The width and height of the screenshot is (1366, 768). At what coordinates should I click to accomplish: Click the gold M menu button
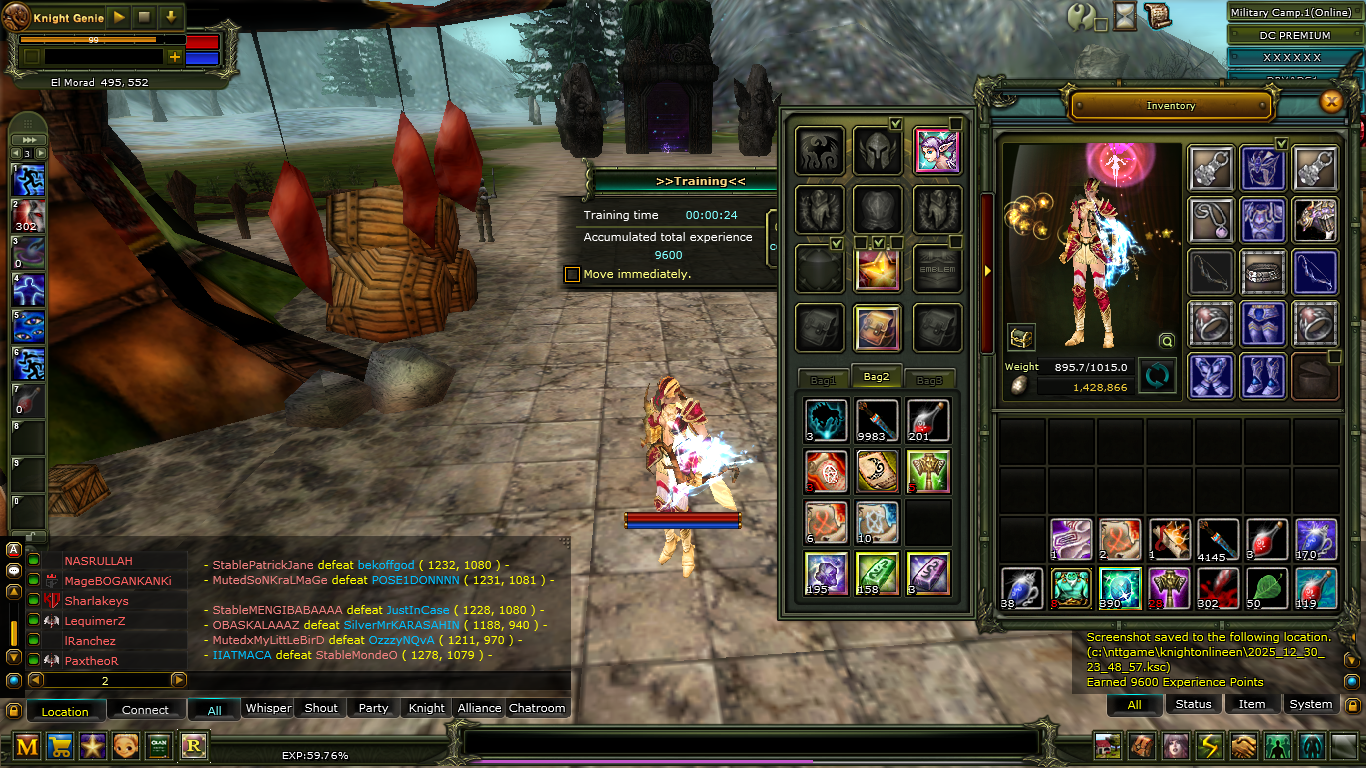tap(28, 746)
